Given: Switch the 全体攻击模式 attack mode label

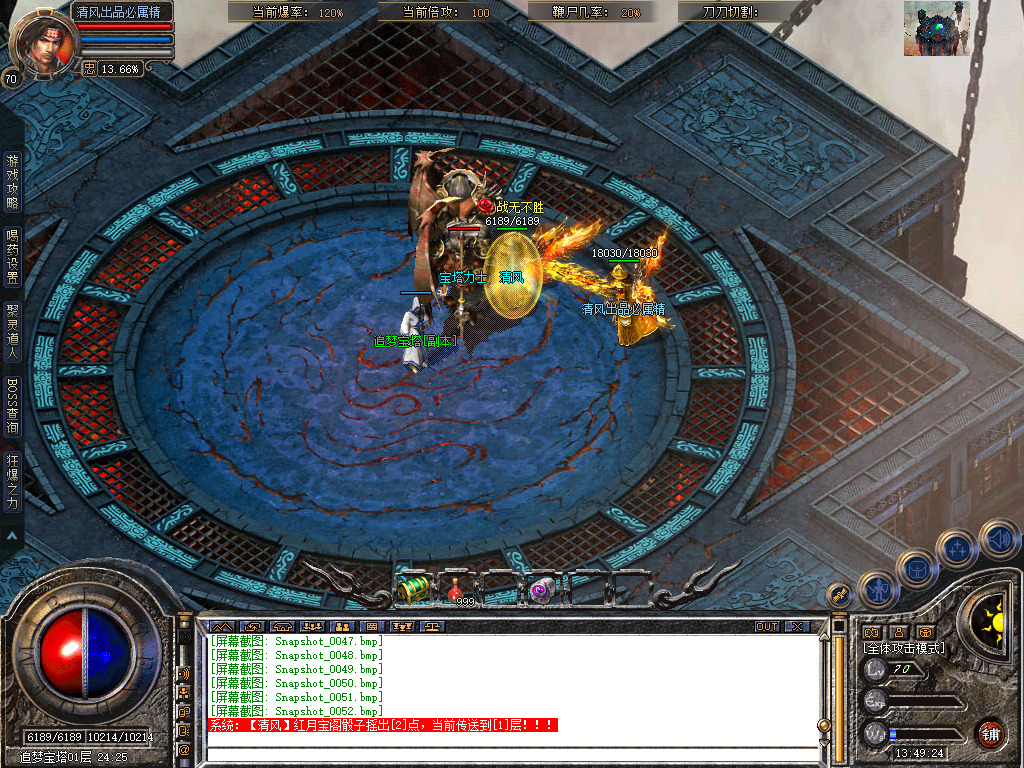Looking at the screenshot, I should tap(904, 648).
